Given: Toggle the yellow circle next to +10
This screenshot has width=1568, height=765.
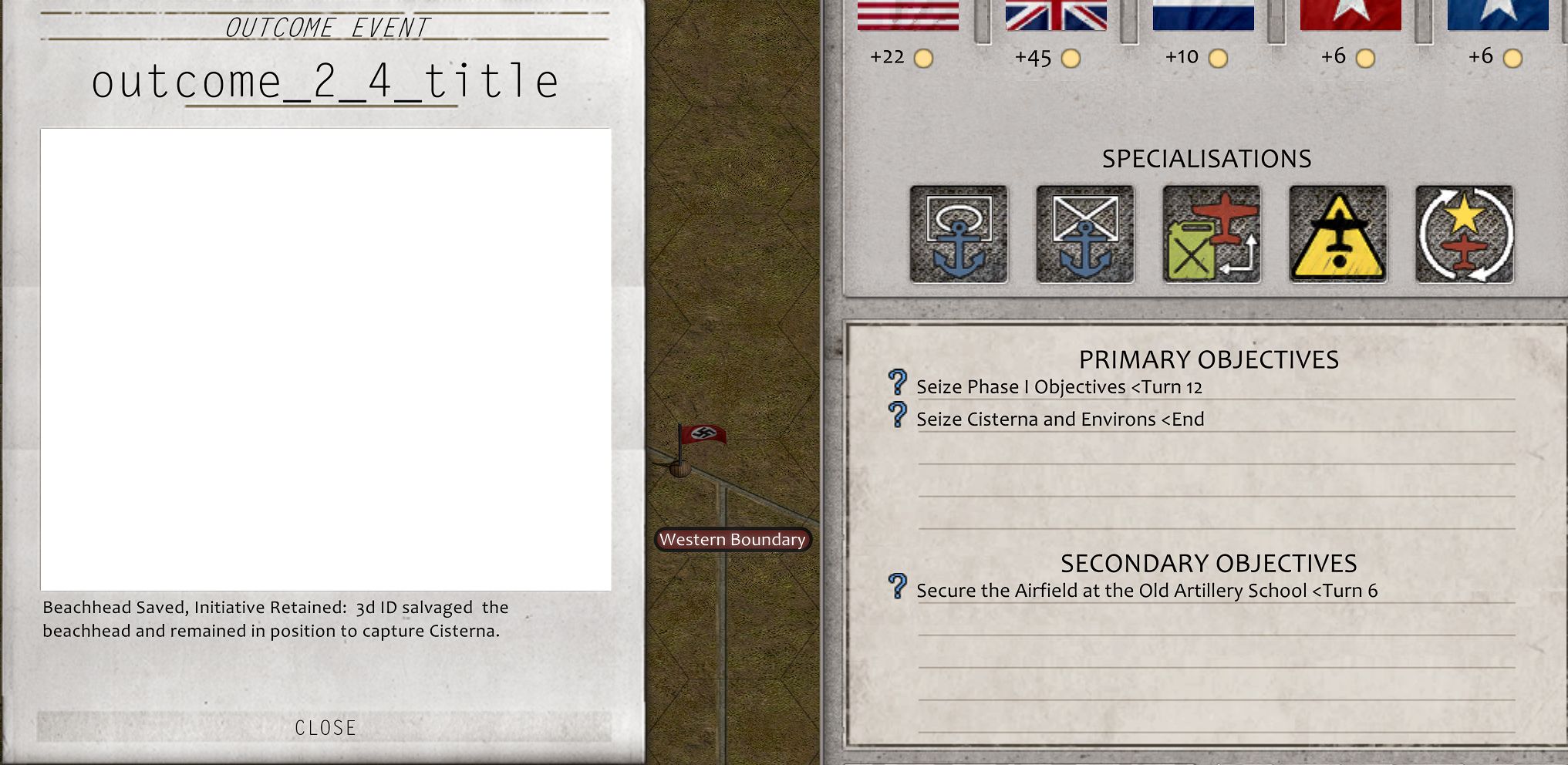Looking at the screenshot, I should tap(1218, 57).
